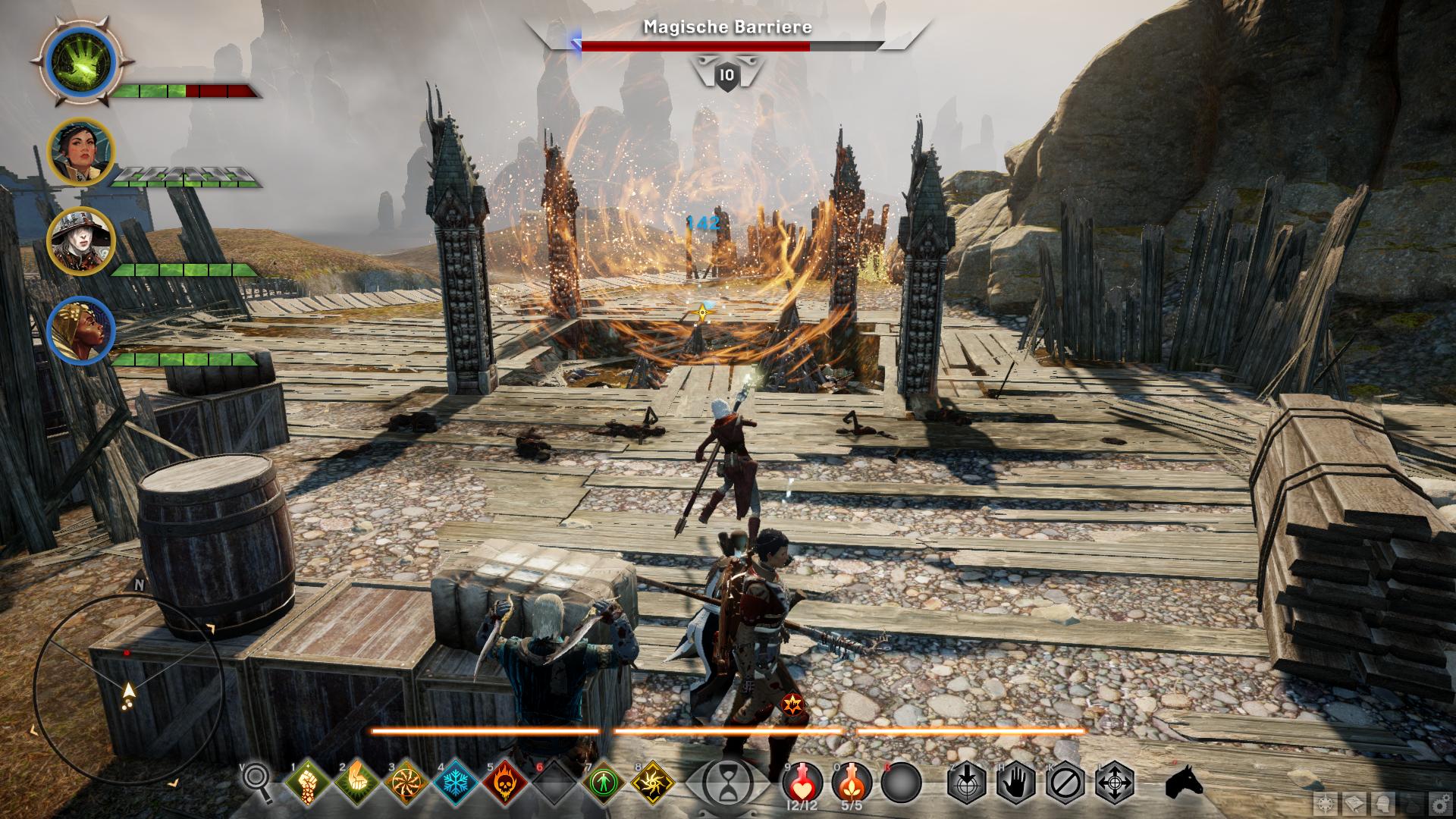The width and height of the screenshot is (1456, 819).
Task: Click the circular minimap
Action: [127, 687]
